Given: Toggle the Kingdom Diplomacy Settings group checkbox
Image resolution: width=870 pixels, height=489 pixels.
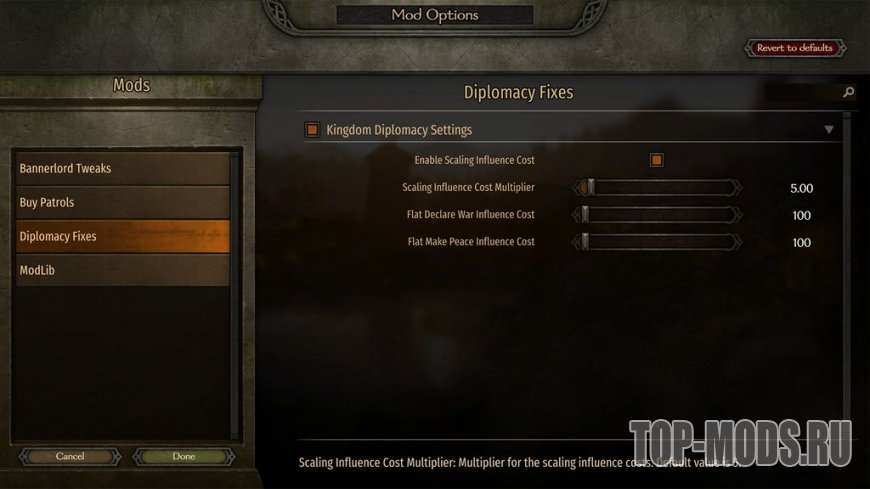Looking at the screenshot, I should click(x=313, y=130).
